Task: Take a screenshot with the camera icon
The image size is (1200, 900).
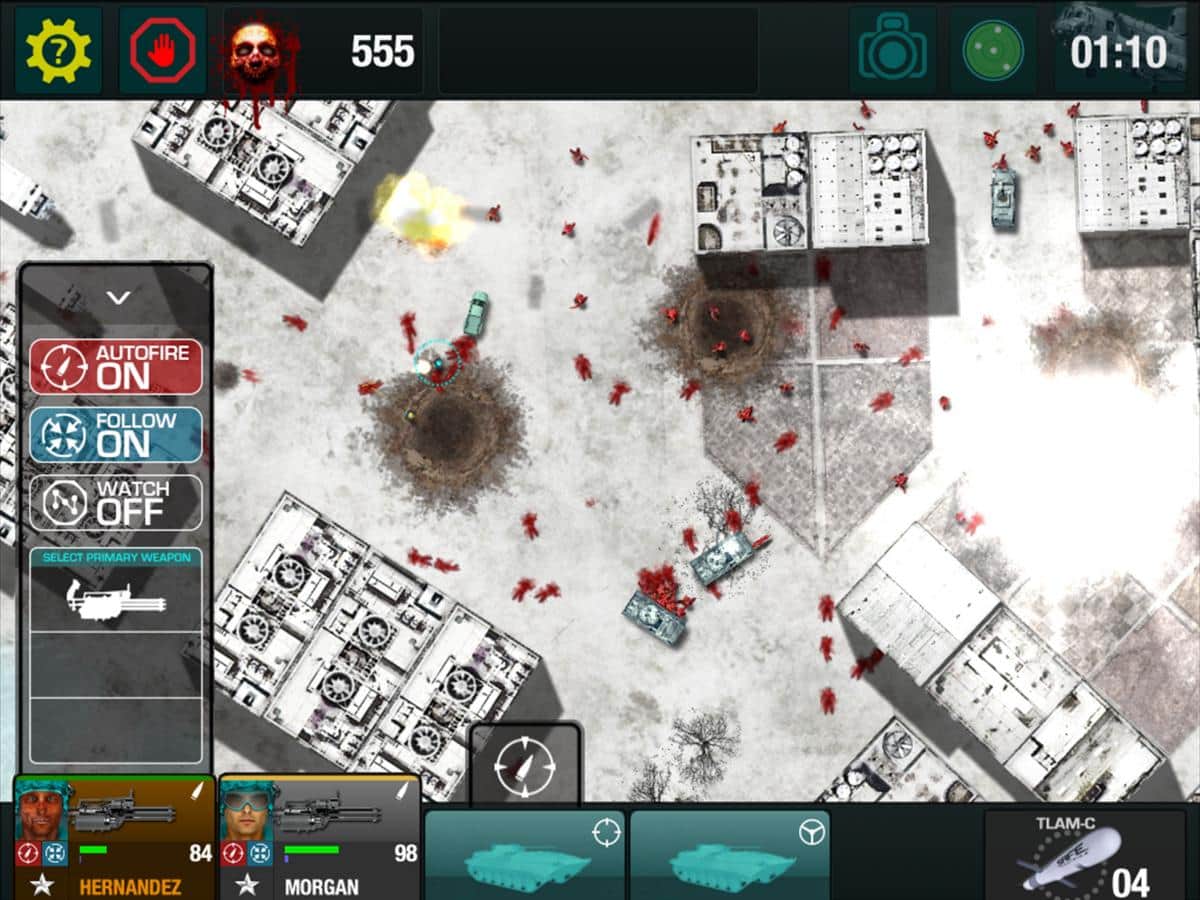Action: 892,50
